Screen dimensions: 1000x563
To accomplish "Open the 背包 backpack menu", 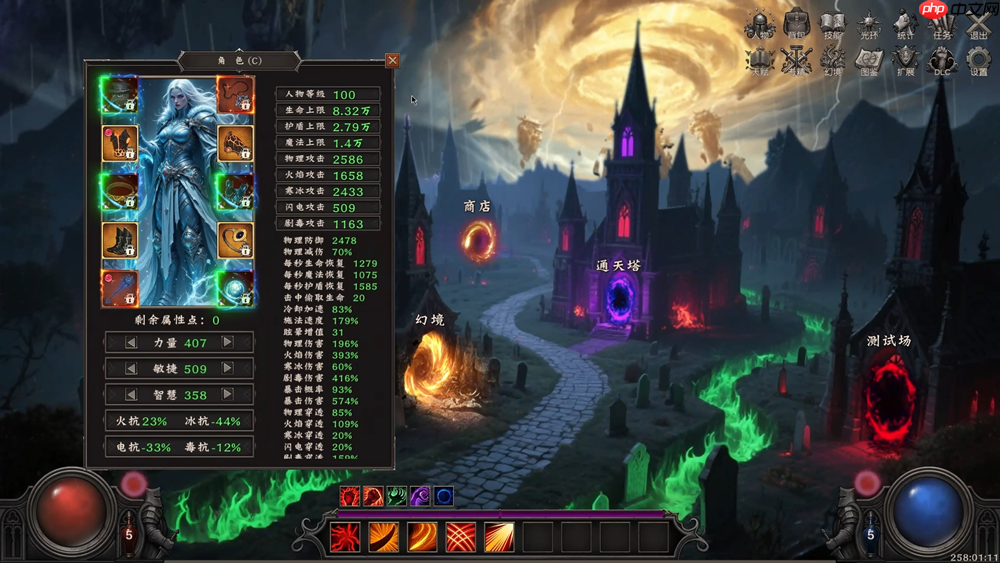I will pos(796,25).
